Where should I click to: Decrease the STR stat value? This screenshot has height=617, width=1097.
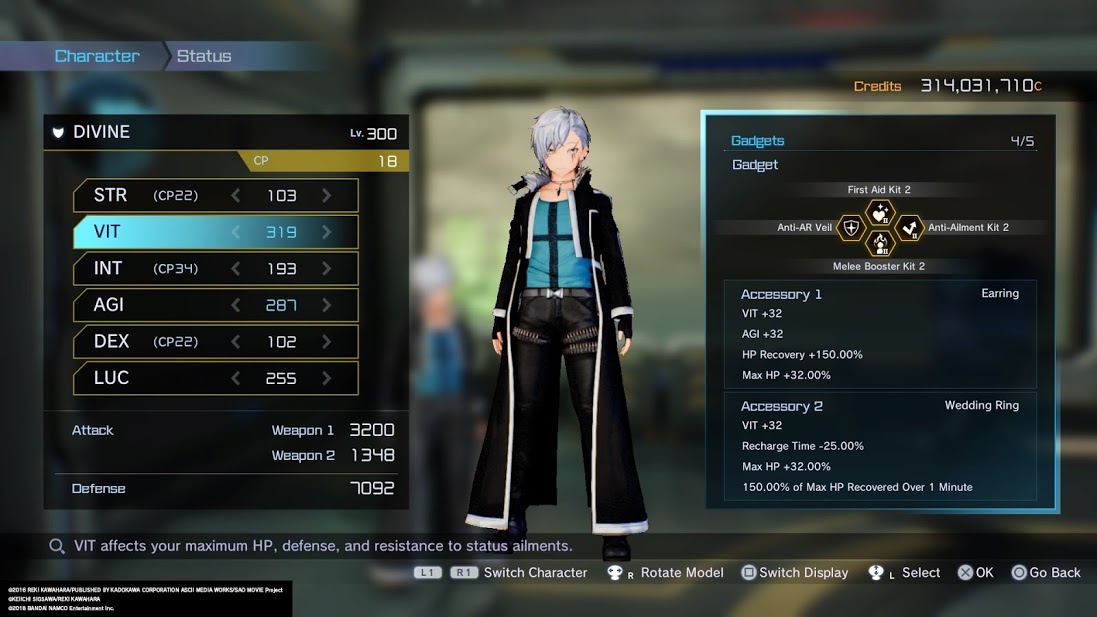coord(236,196)
